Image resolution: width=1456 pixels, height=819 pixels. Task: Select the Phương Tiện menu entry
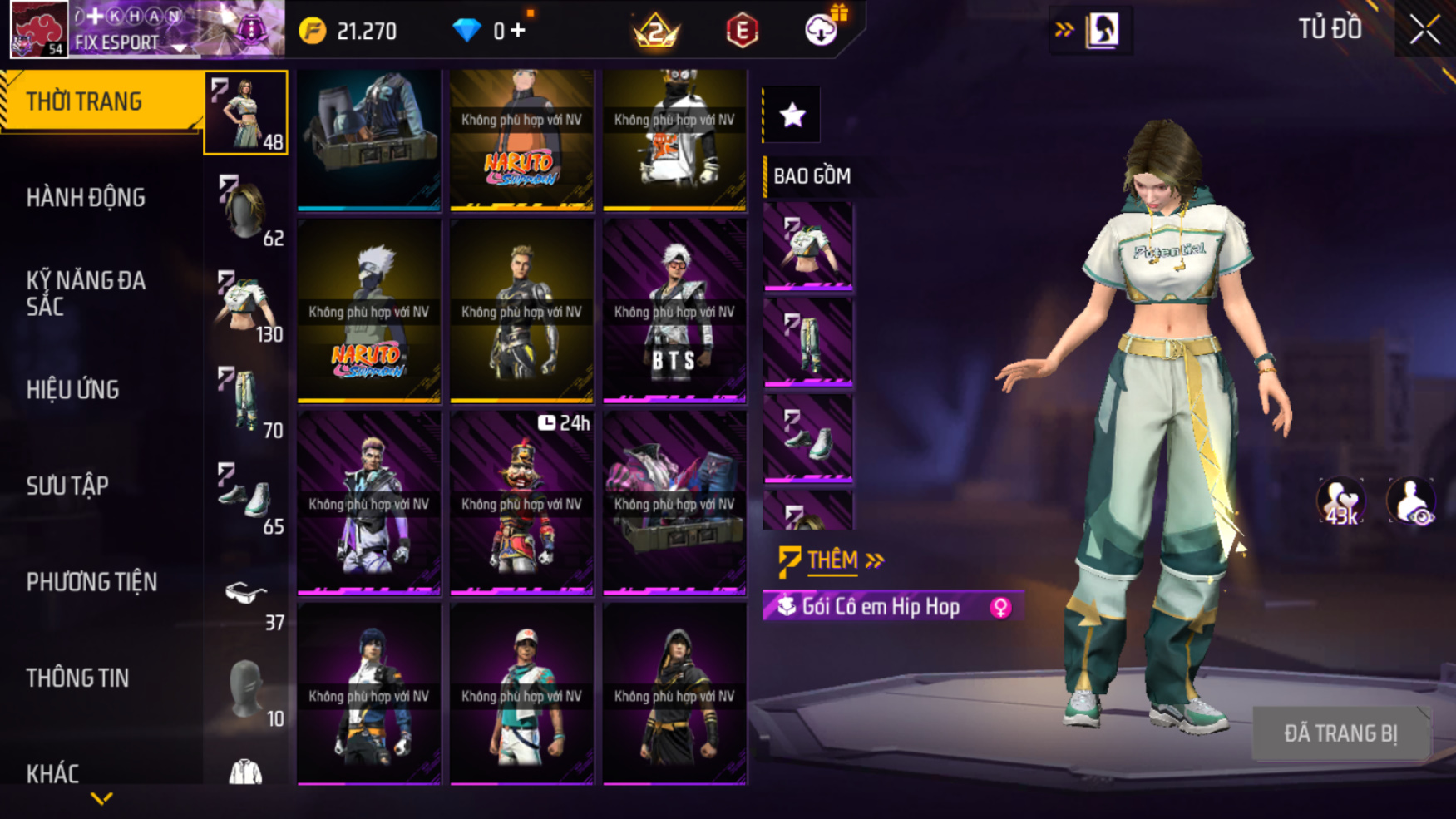pyautogui.click(x=91, y=582)
